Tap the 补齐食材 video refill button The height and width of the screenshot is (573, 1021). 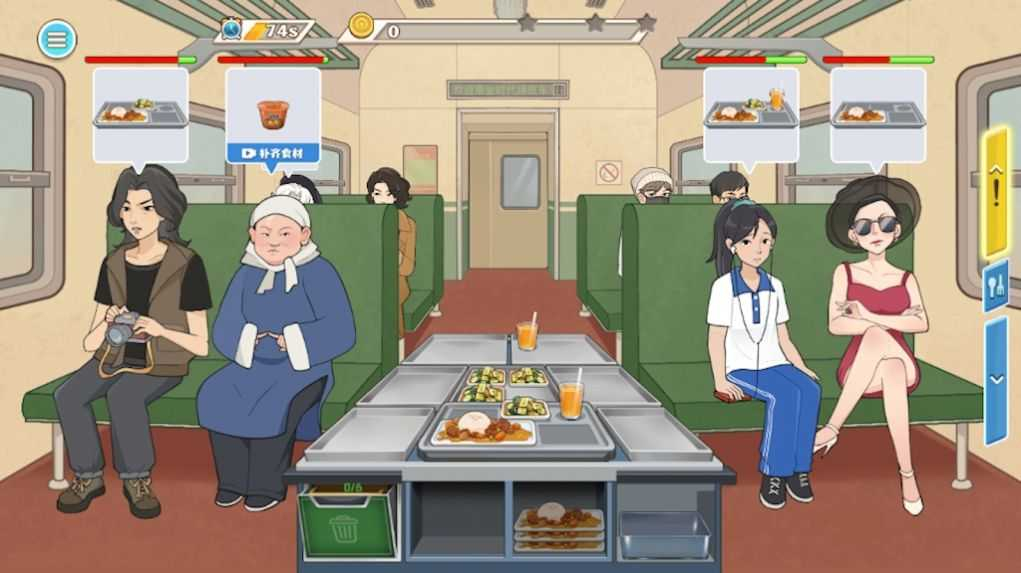(272, 153)
